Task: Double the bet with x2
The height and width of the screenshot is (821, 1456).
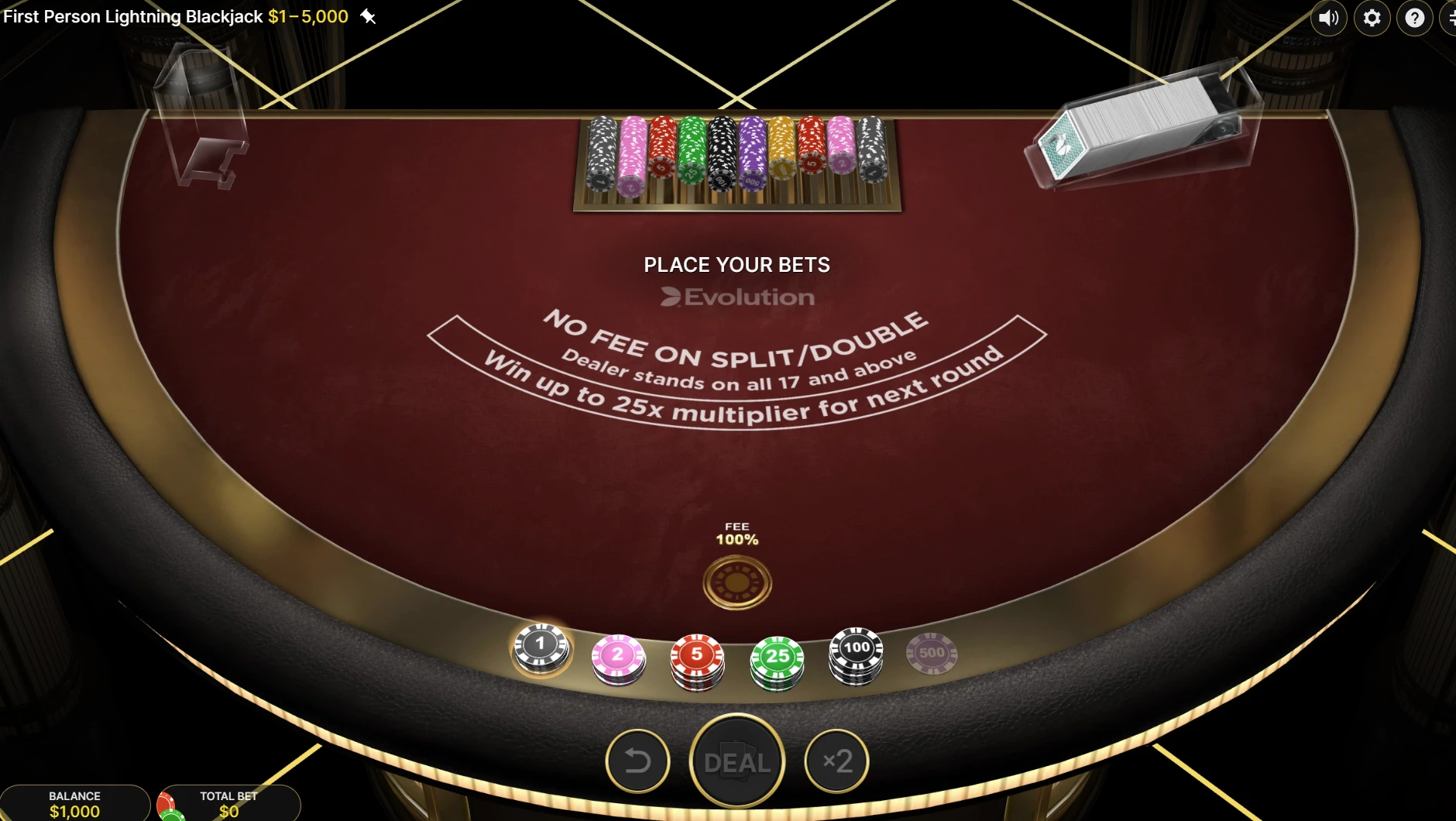Action: 836,761
